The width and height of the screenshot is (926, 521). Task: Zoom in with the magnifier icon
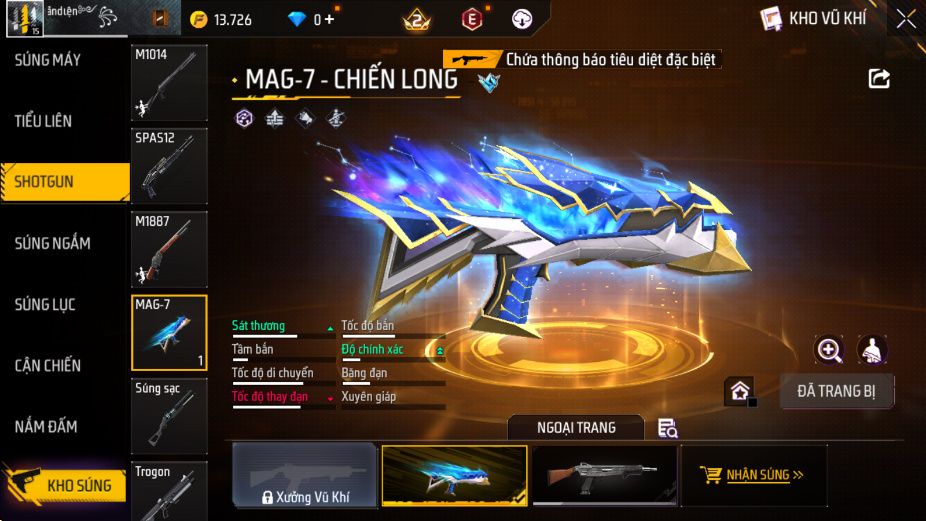pyautogui.click(x=829, y=349)
